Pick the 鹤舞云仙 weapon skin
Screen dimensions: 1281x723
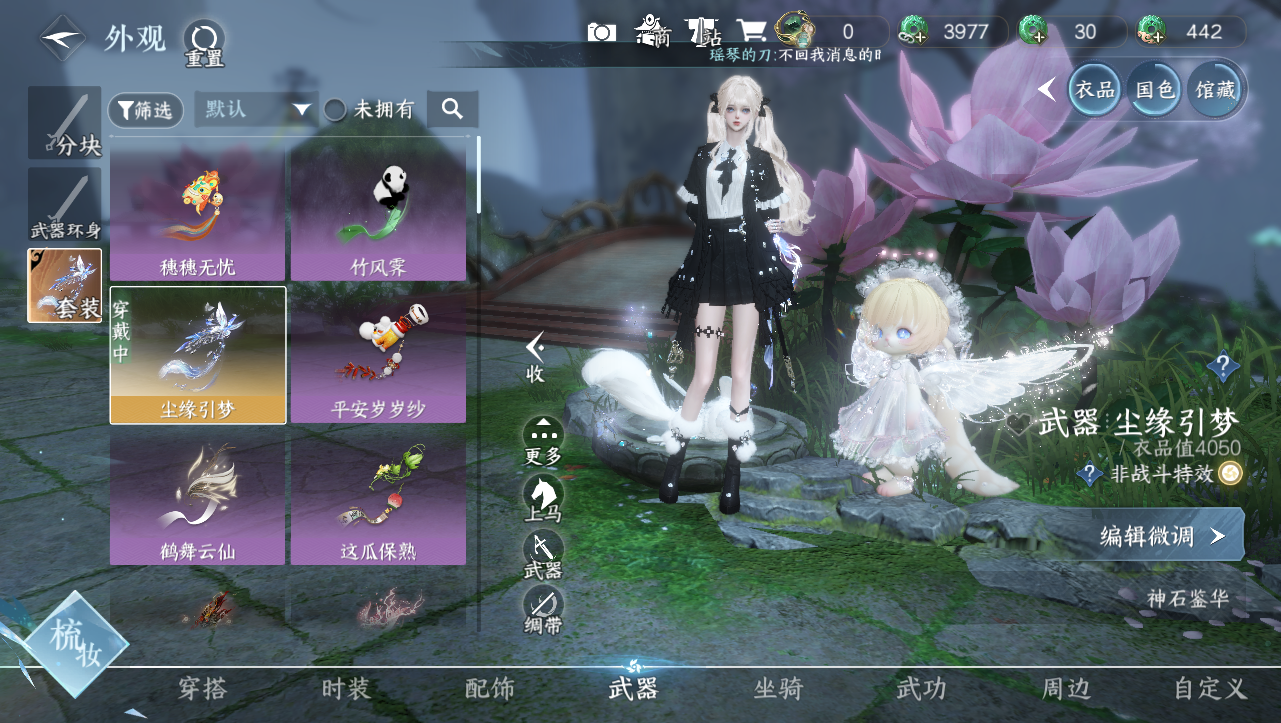click(x=198, y=497)
